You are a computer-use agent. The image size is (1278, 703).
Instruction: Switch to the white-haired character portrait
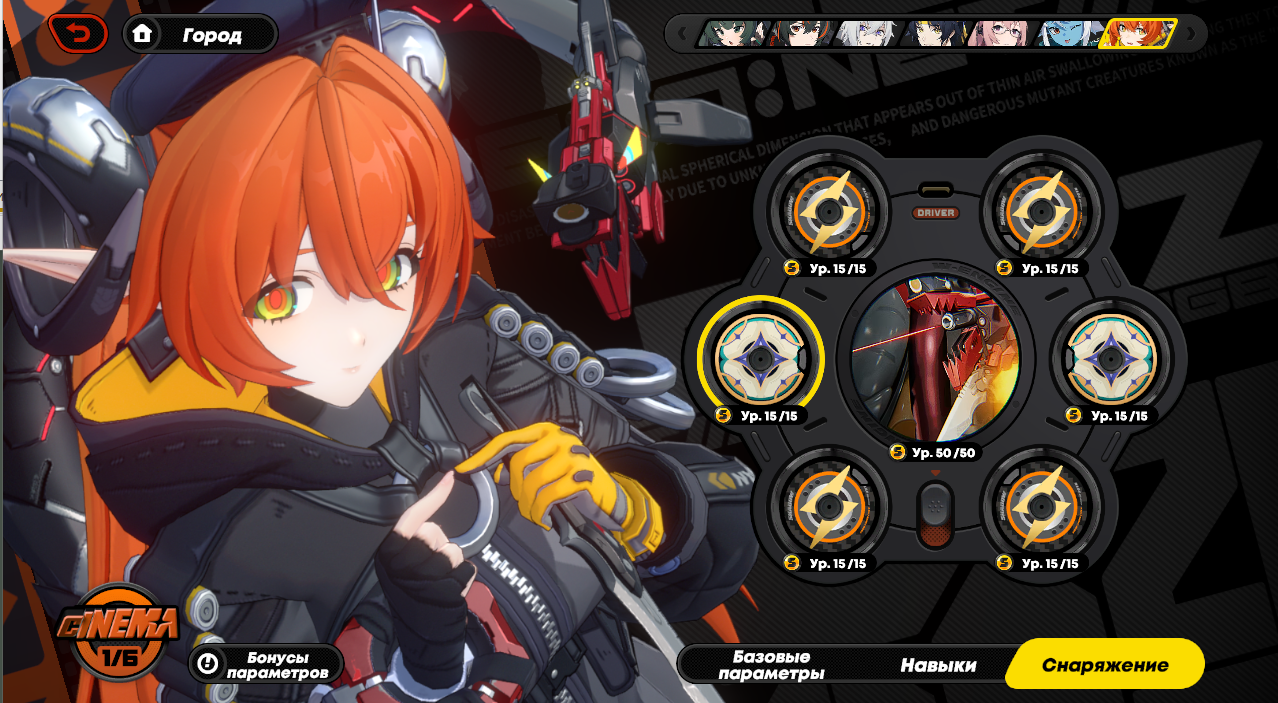pos(866,34)
